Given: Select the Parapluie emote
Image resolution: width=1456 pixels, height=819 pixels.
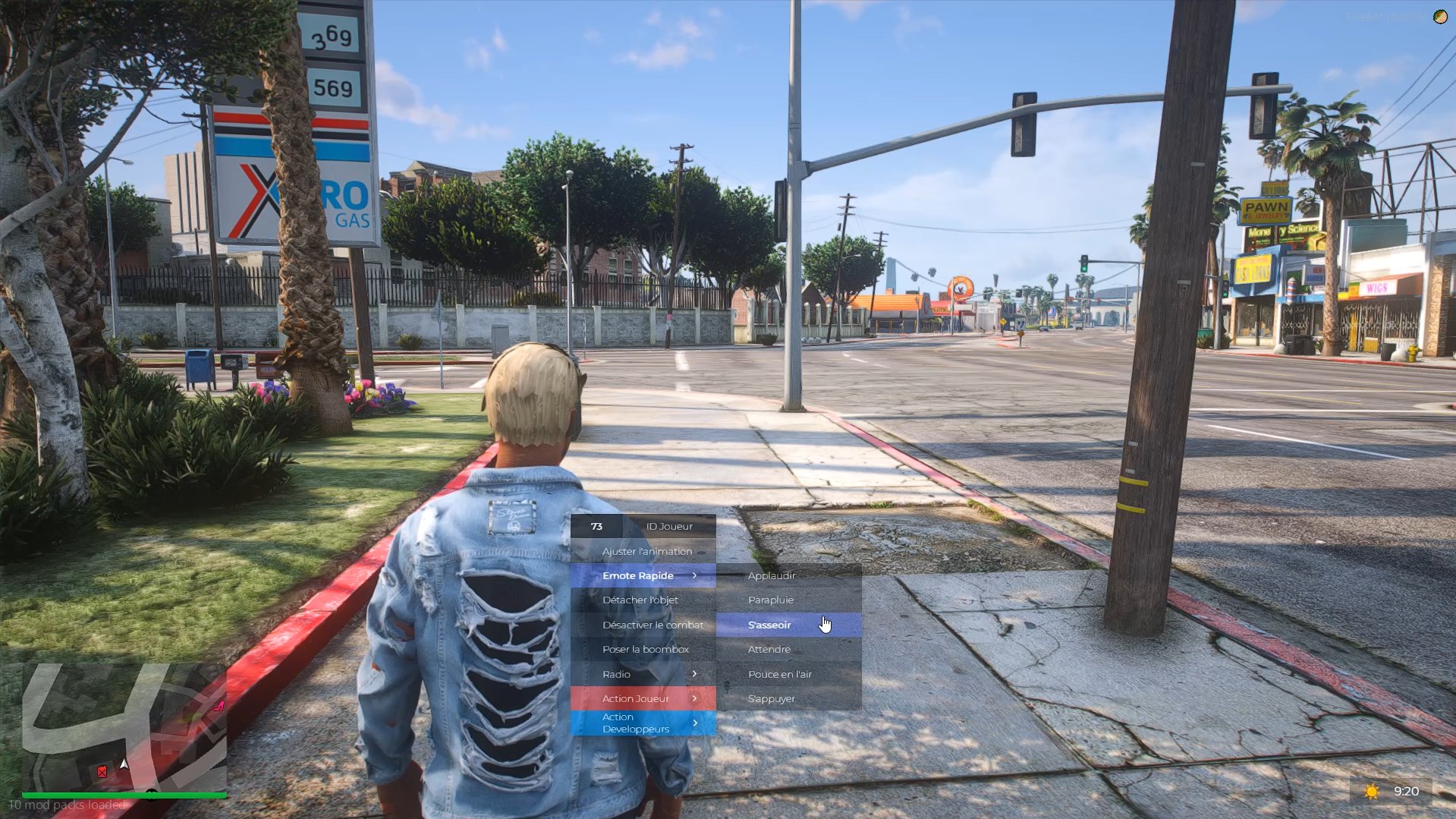Looking at the screenshot, I should (788, 600).
